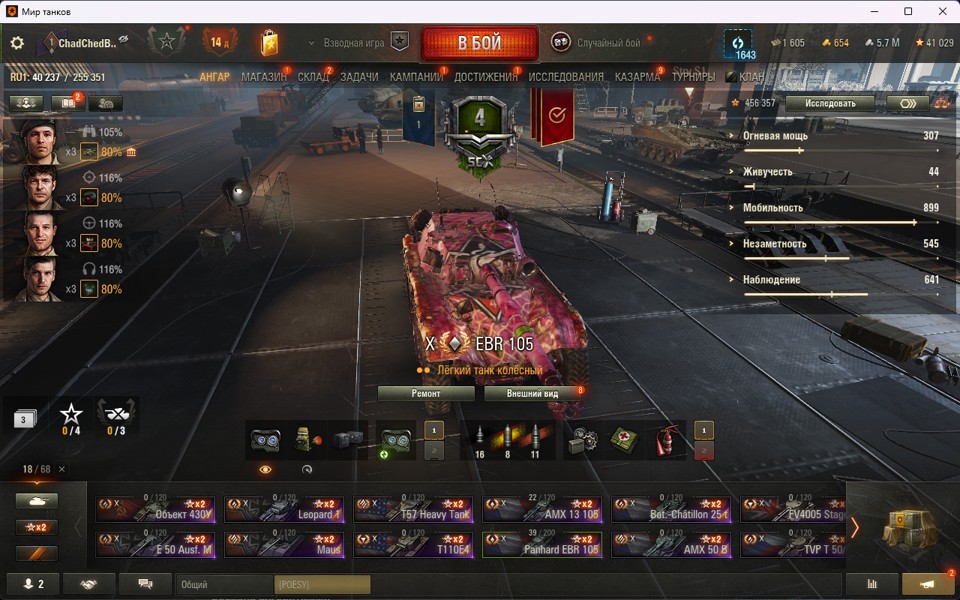Choose the Leopard 1 tank card
The width and height of the screenshot is (960, 600).
[x=285, y=510]
